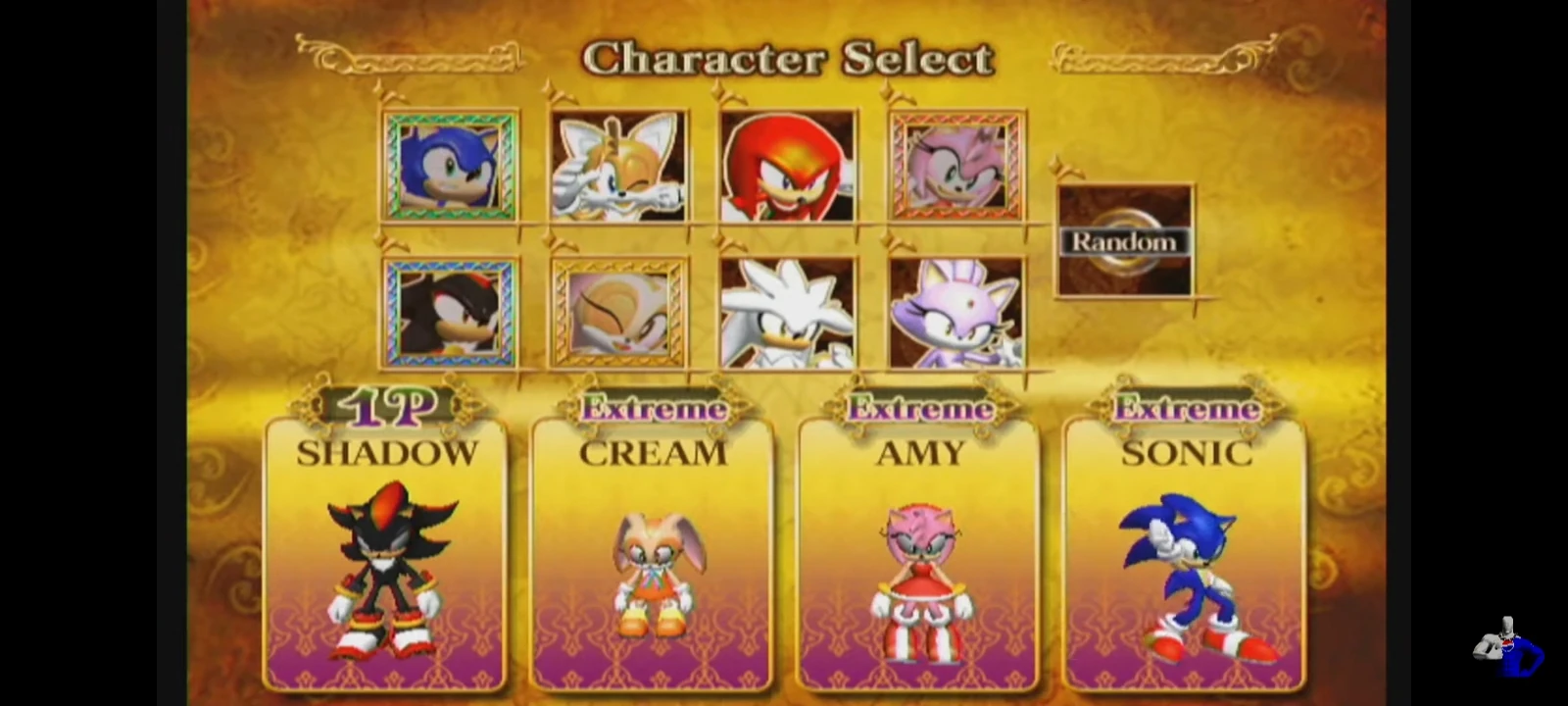This screenshot has width=1568, height=706.
Task: Select the SHADOW name label
Action: (385, 452)
